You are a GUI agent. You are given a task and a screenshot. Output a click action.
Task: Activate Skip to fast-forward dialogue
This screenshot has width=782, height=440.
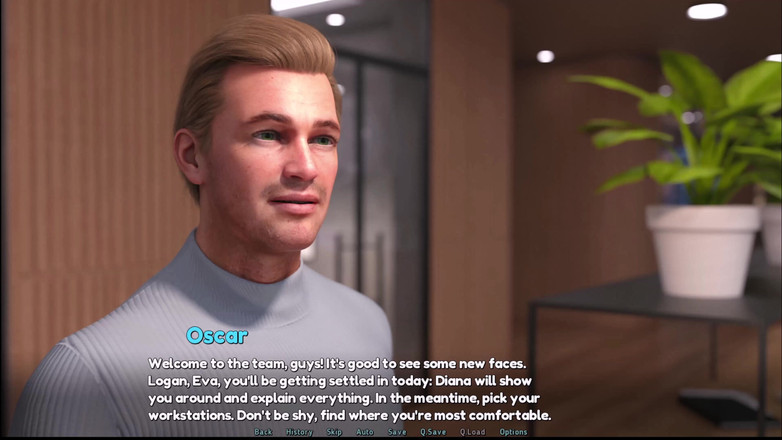click(x=334, y=432)
